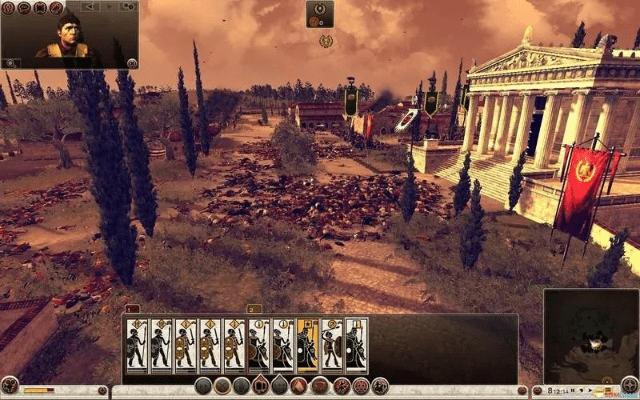Click the first round button in the command bar
The width and height of the screenshot is (640, 400).
(204, 386)
